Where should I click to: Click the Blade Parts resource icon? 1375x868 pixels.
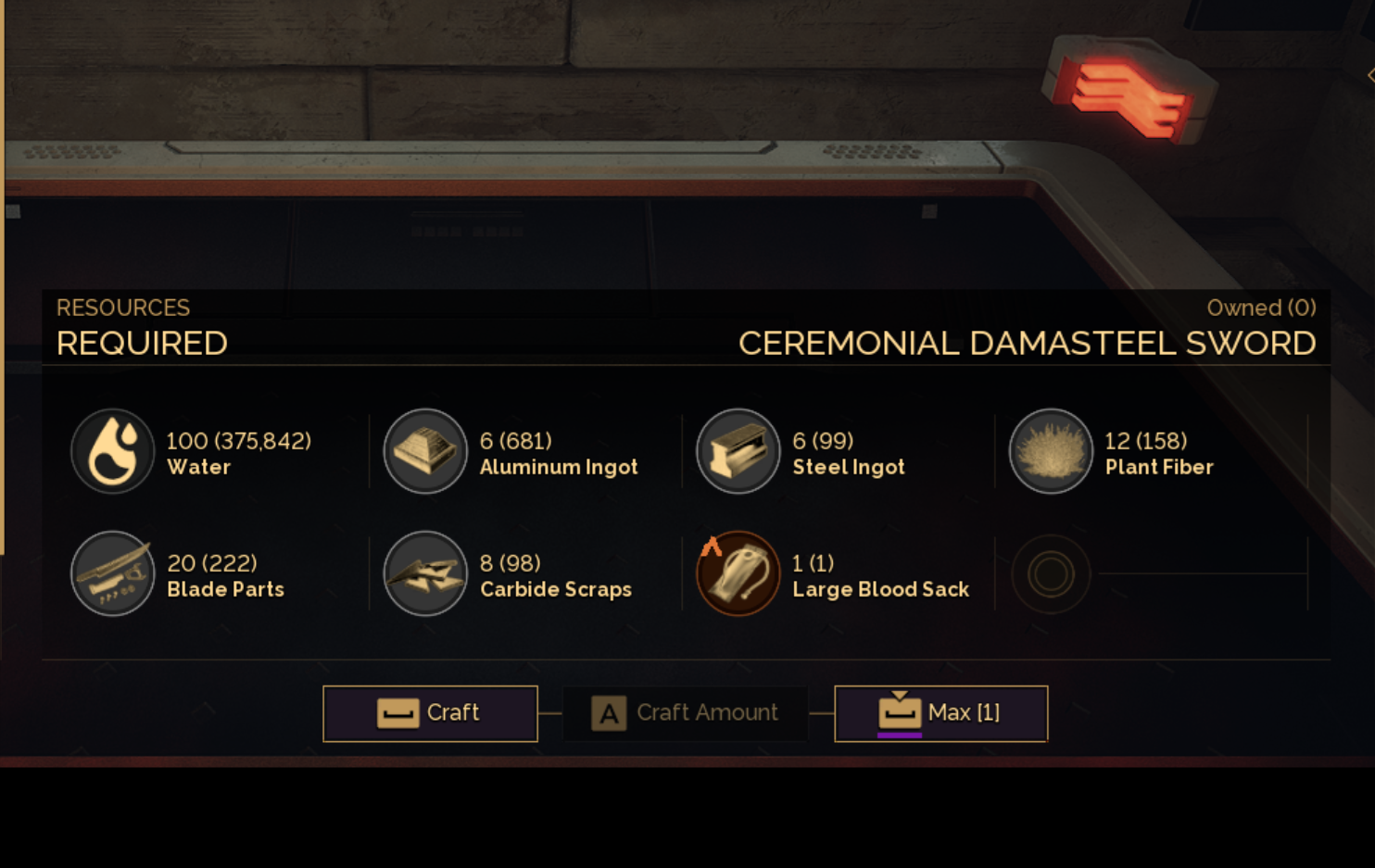point(113,573)
